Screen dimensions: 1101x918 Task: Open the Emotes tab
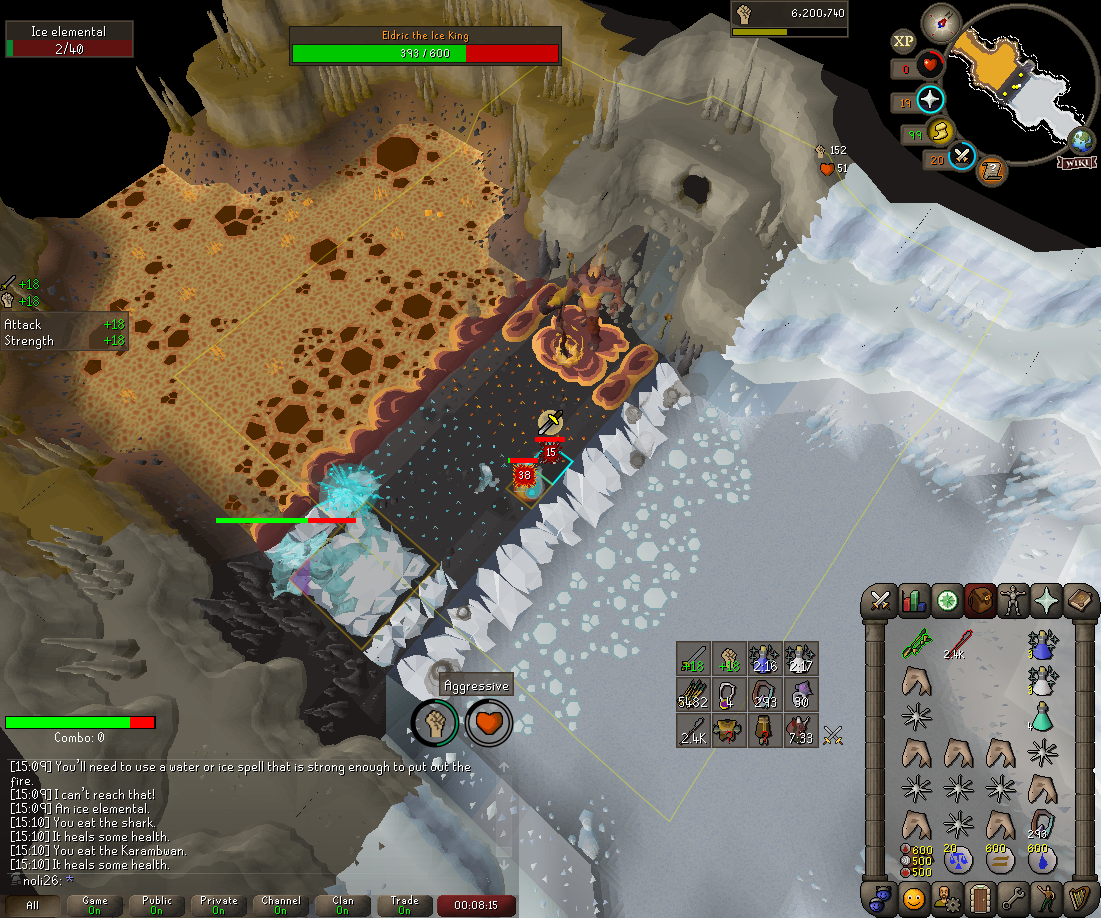1047,895
